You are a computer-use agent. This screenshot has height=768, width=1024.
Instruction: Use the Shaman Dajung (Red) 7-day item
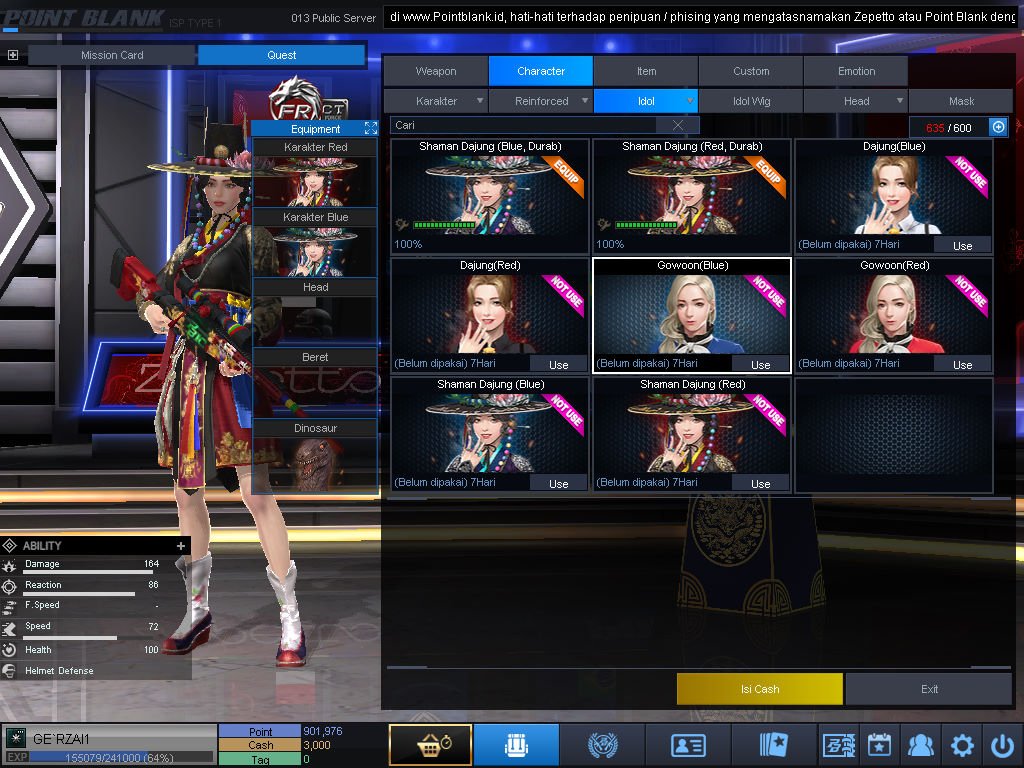click(760, 483)
